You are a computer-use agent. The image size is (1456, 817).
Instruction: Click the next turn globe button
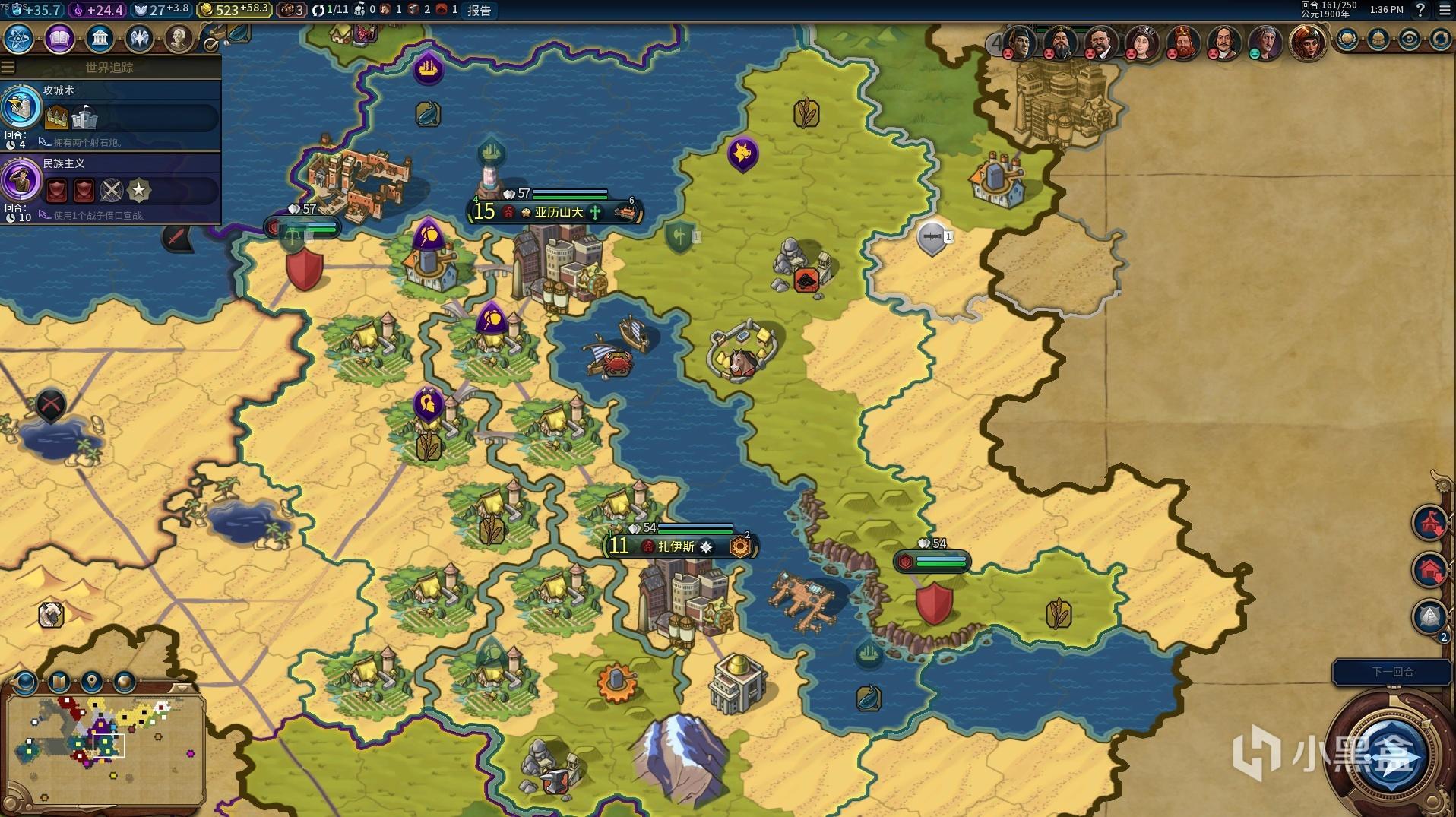point(1390,755)
